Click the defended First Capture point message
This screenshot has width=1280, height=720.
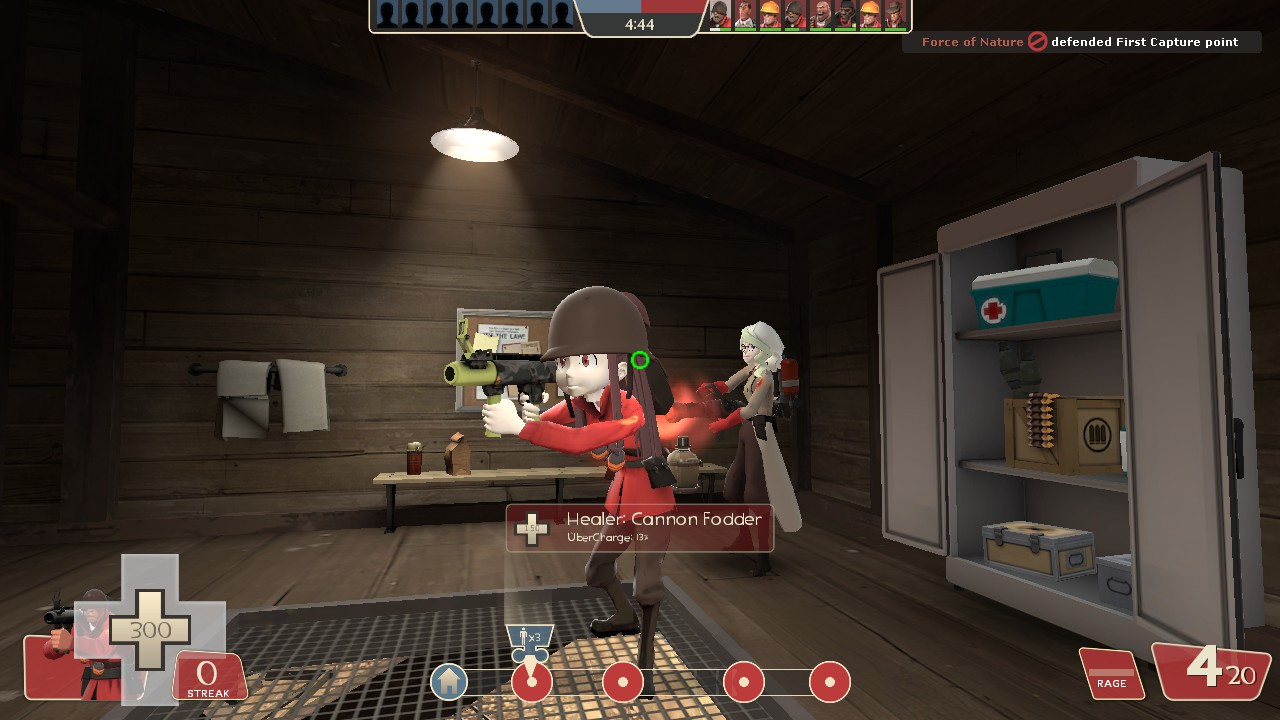tap(1150, 42)
